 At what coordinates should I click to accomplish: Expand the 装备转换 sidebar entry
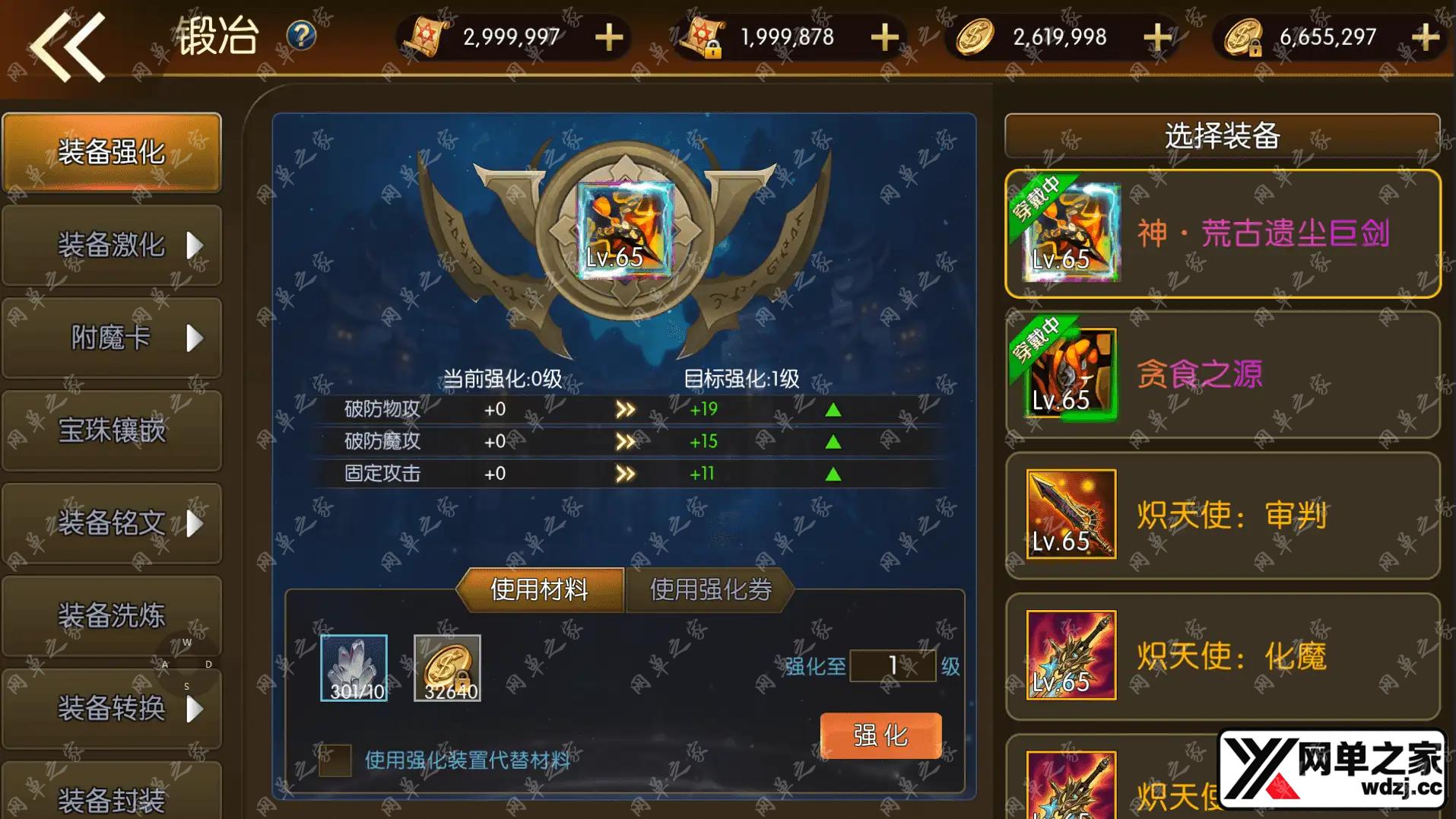coord(111,707)
